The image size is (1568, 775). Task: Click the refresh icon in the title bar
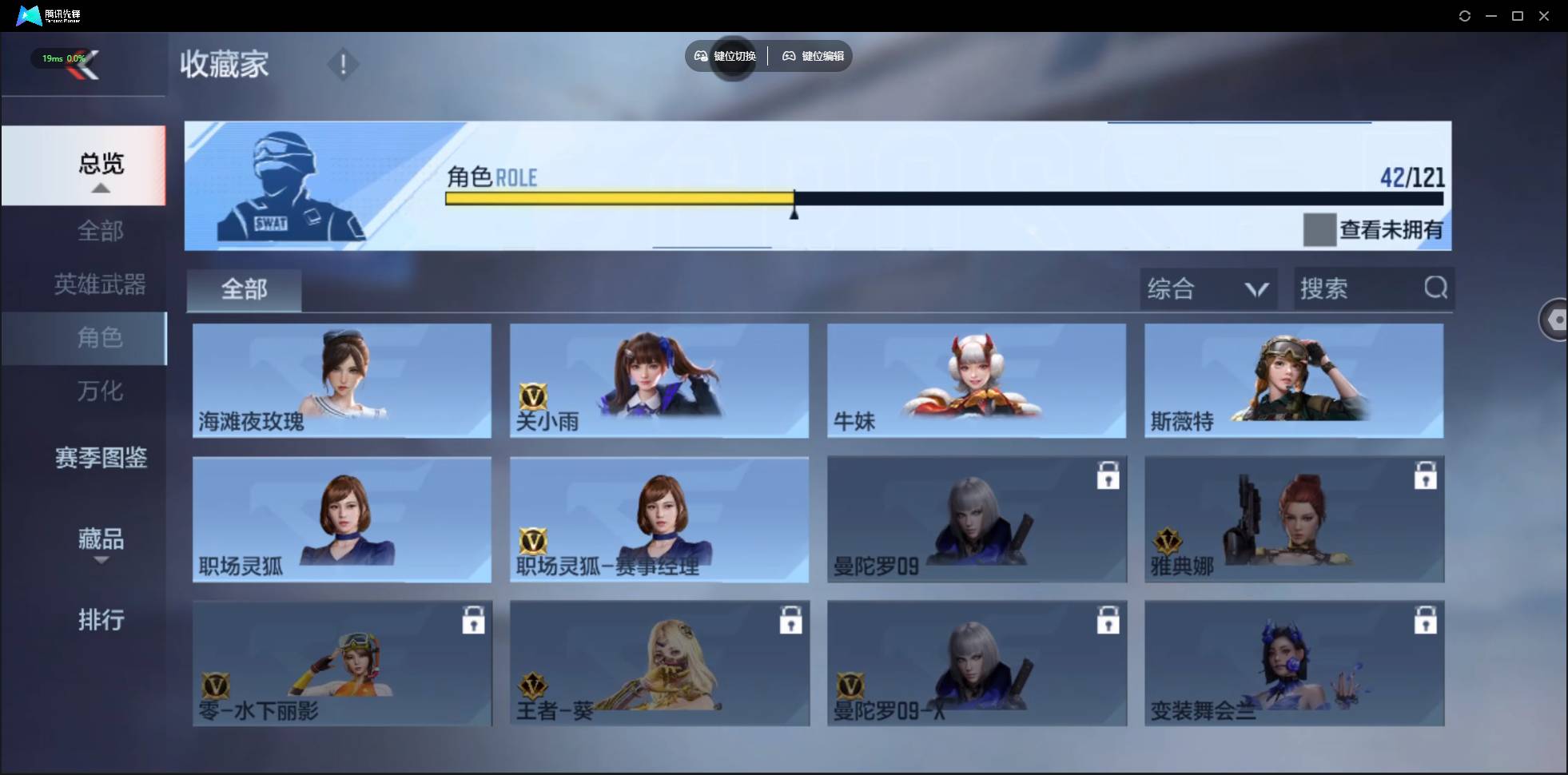tap(1465, 15)
